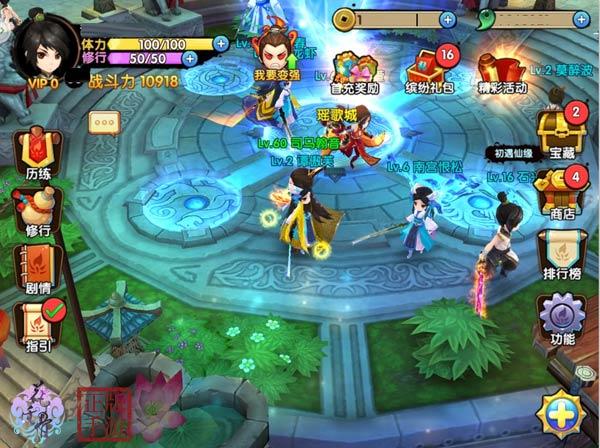Image resolution: width=600 pixels, height=448 pixels.
Task: Open the 历练 training menu
Action: pyautogui.click(x=37, y=153)
